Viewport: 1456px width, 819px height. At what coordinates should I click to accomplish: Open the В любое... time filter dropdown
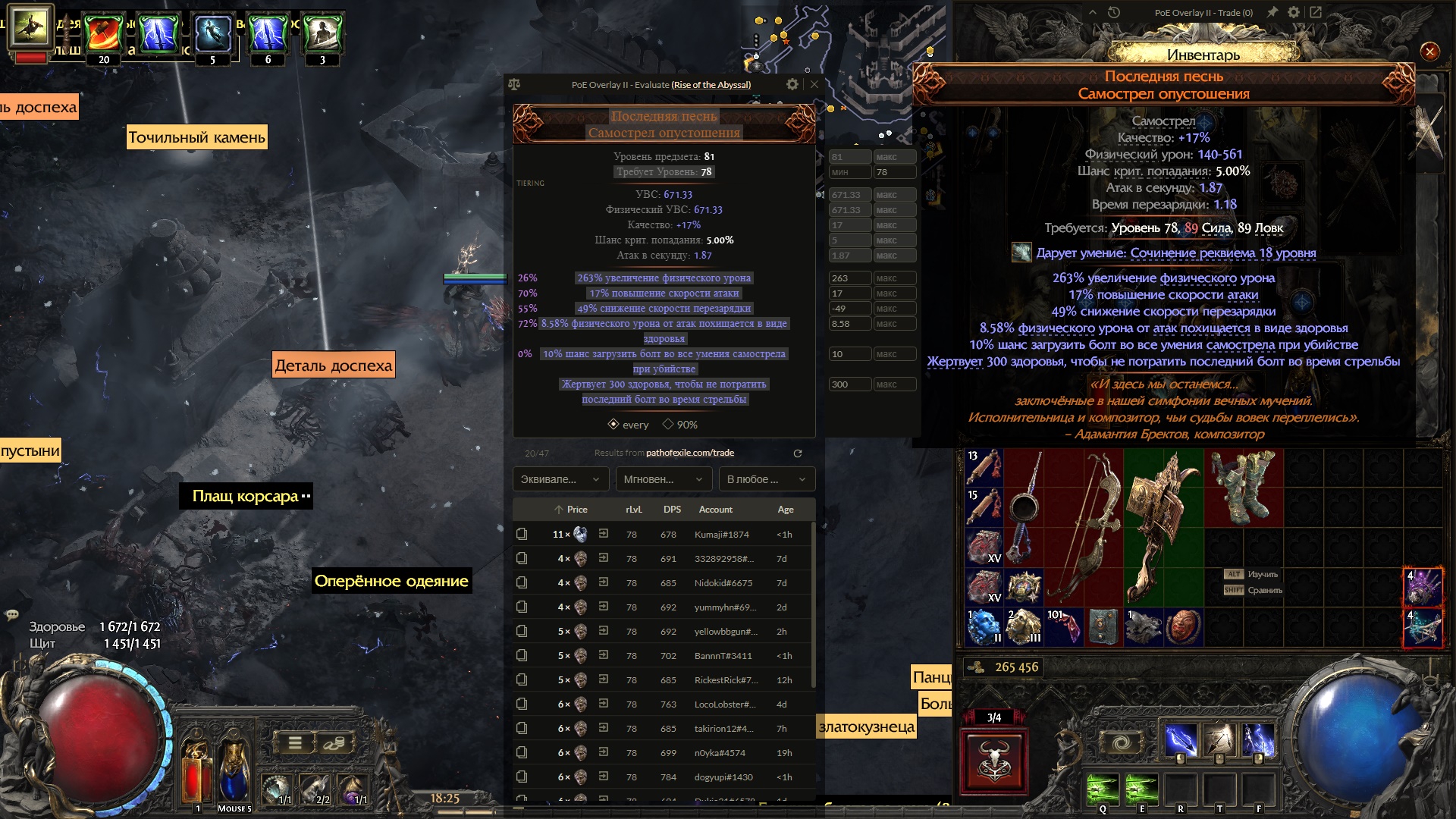point(766,479)
